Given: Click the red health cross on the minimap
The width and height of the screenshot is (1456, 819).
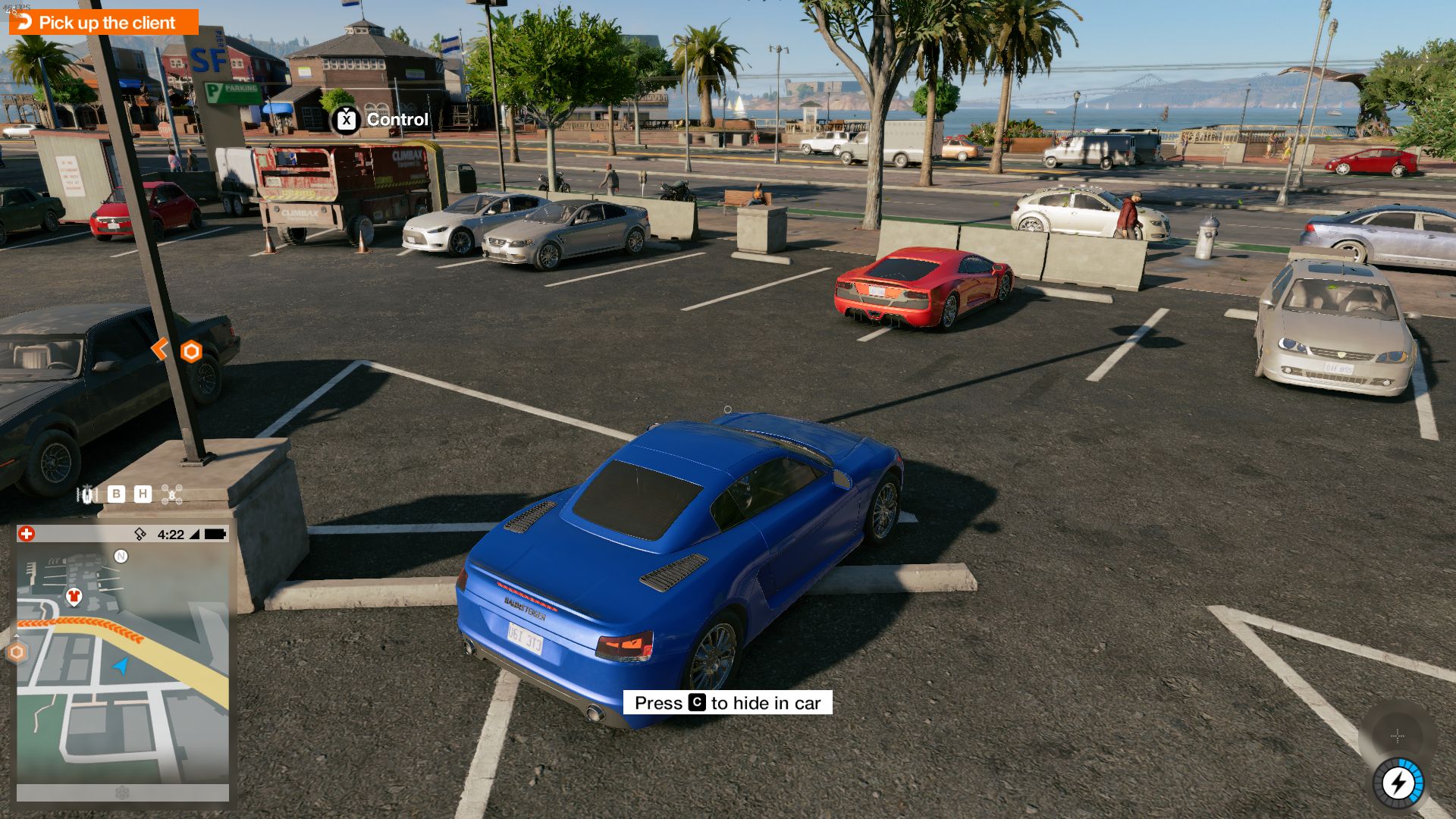Looking at the screenshot, I should (26, 534).
